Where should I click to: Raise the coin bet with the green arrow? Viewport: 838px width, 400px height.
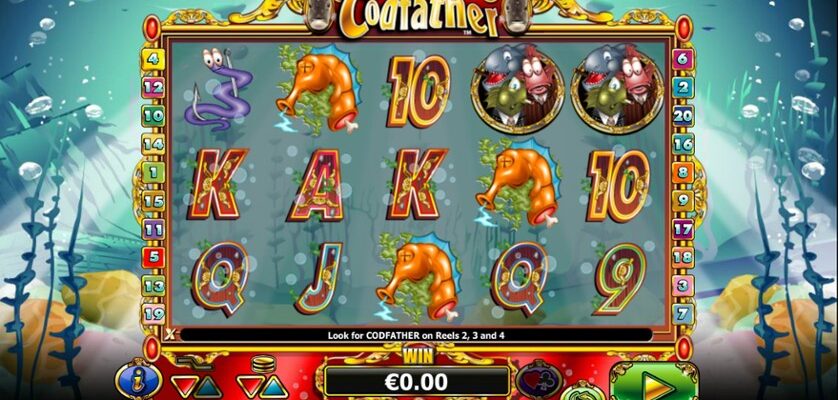pos(272,386)
